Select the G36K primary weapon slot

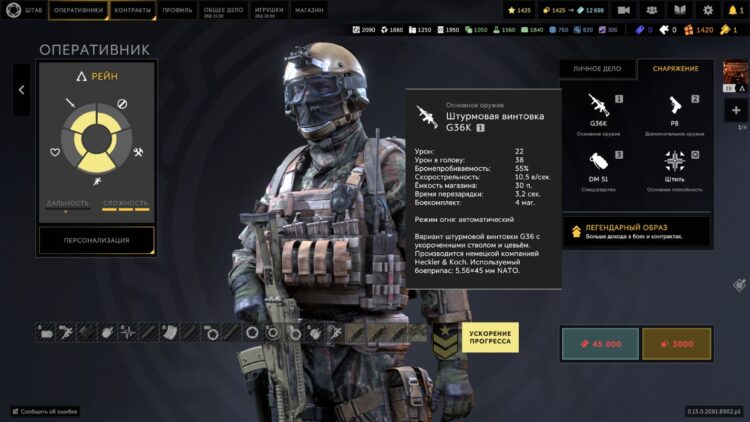click(x=600, y=114)
